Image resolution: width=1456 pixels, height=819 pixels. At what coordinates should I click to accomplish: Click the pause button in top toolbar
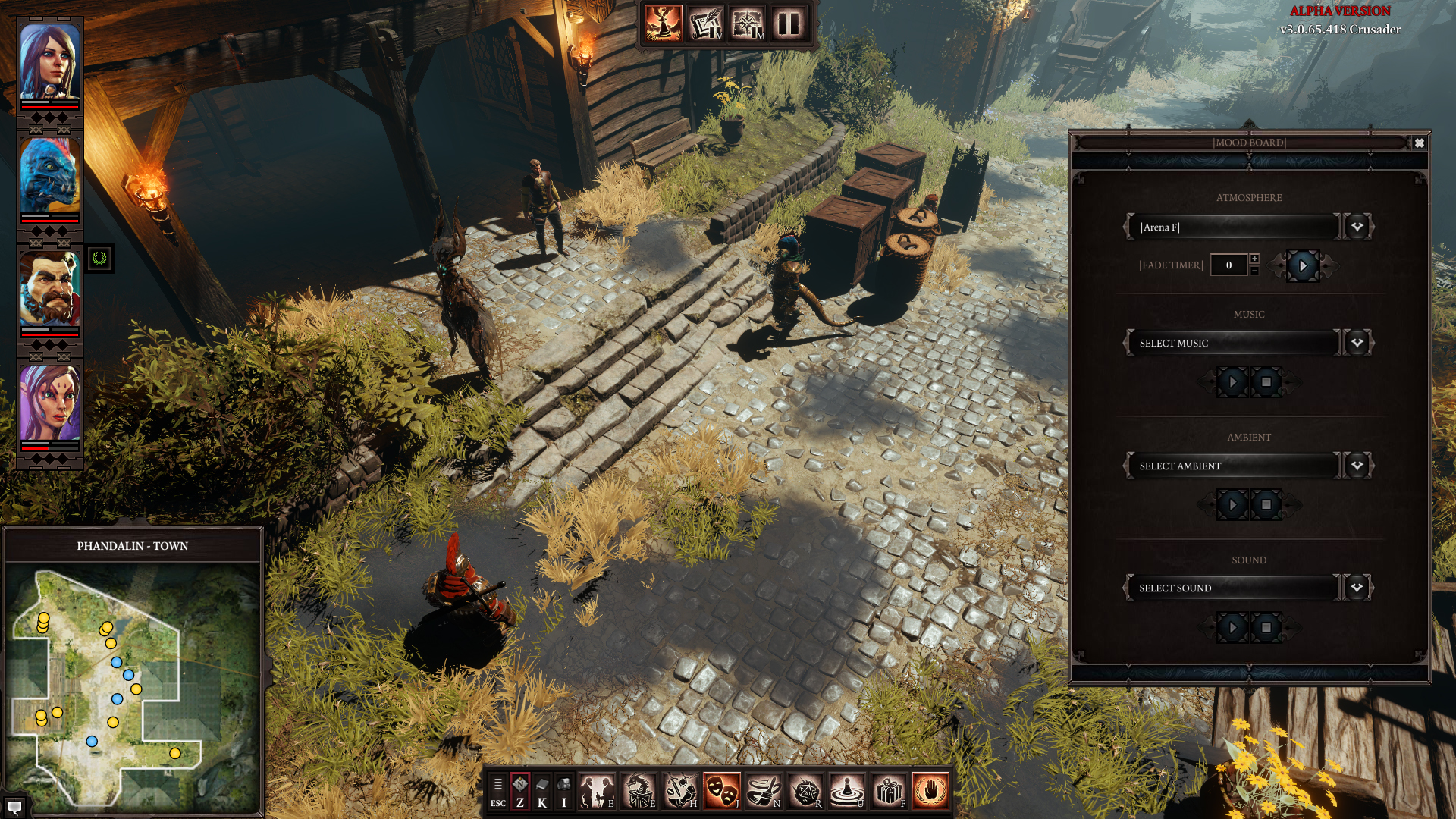[x=789, y=24]
